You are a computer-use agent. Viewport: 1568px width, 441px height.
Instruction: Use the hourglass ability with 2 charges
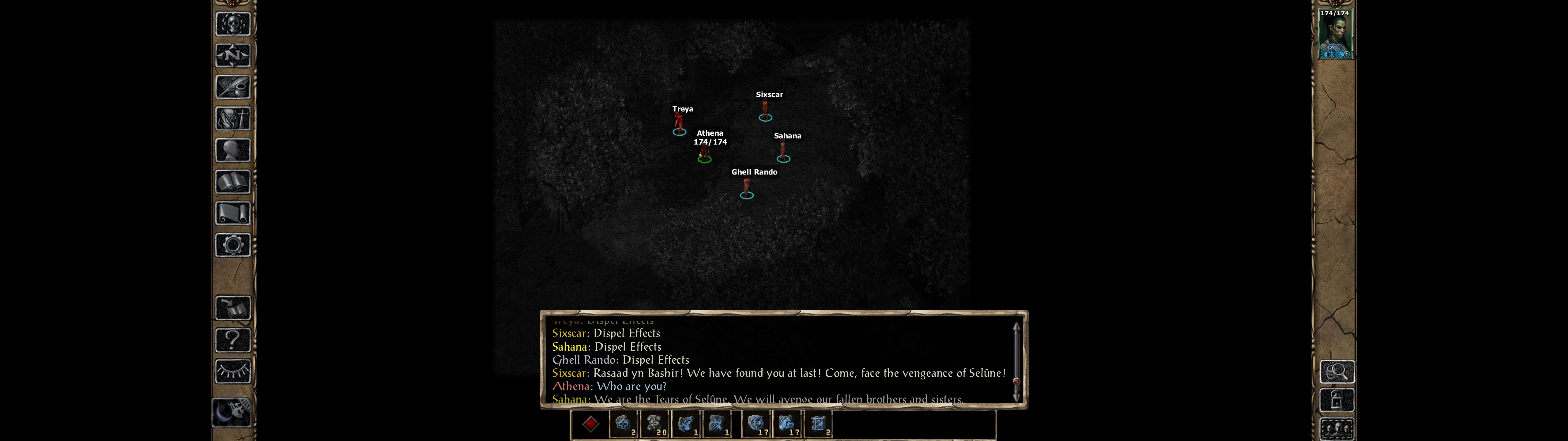coord(819,424)
